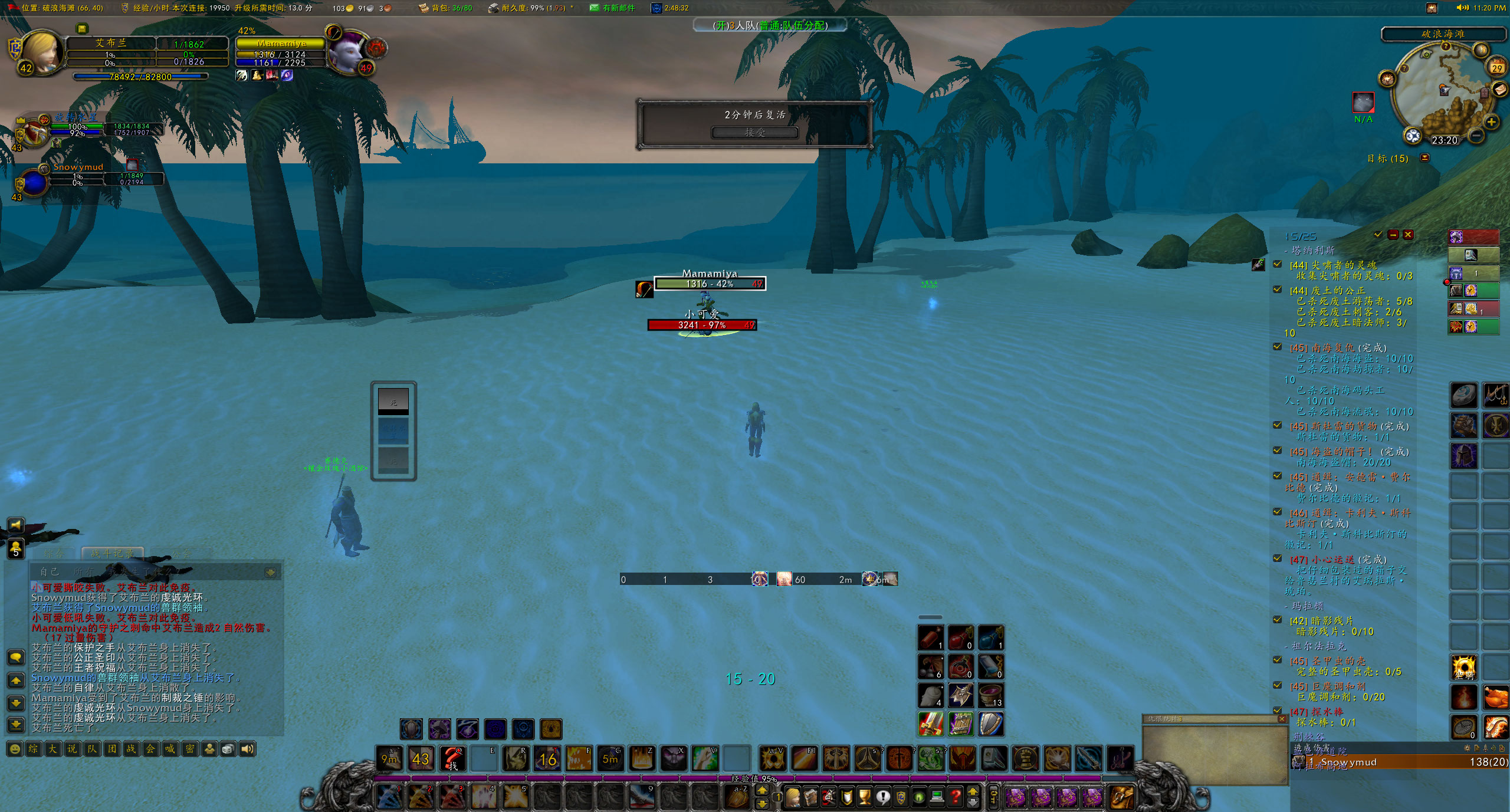The width and height of the screenshot is (1510, 812).
Task: Untick the 暗影残片 quest tracking checkbox
Action: [1278, 620]
